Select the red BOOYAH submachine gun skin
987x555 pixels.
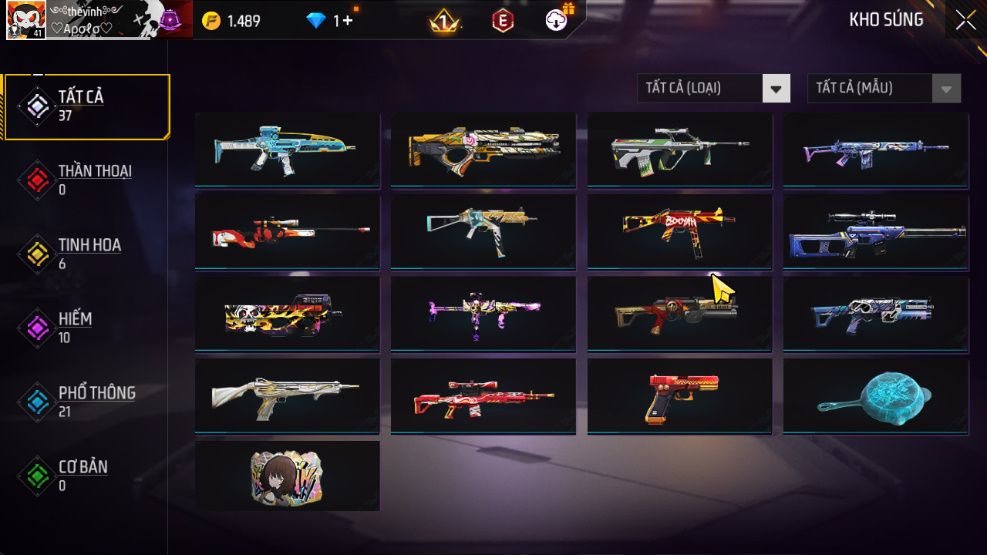tap(679, 230)
